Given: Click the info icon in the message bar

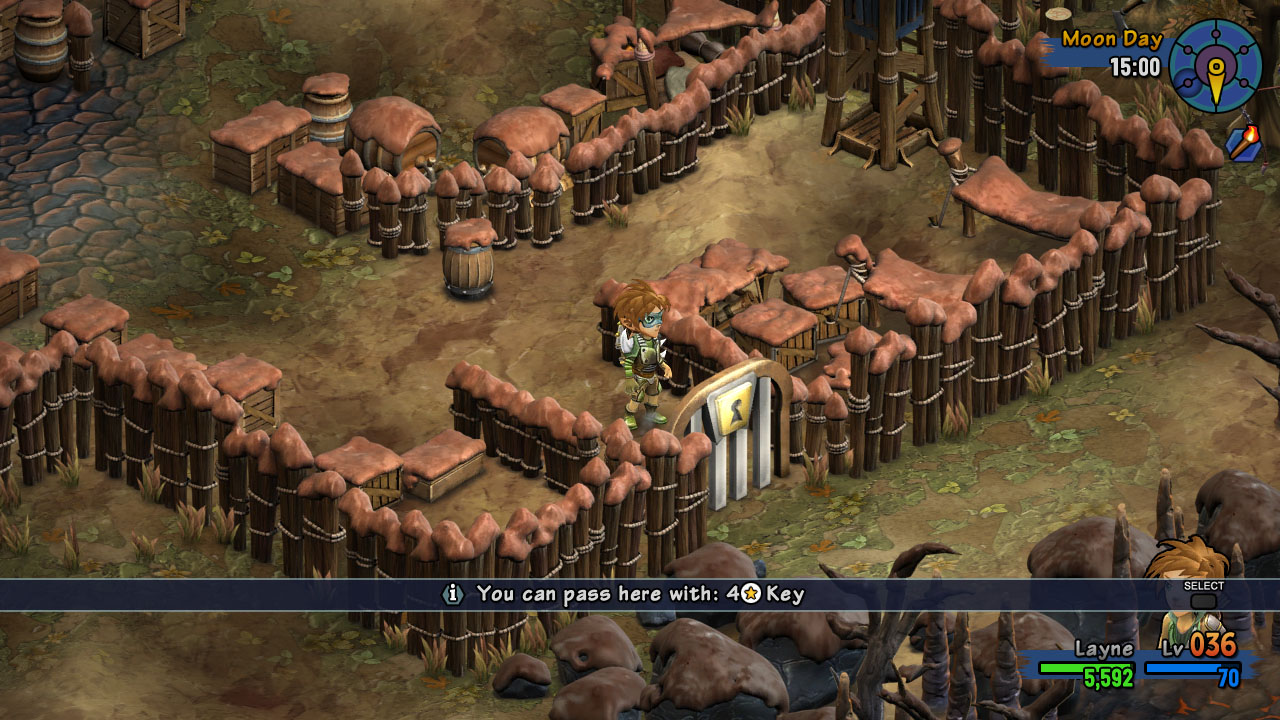Looking at the screenshot, I should (453, 594).
